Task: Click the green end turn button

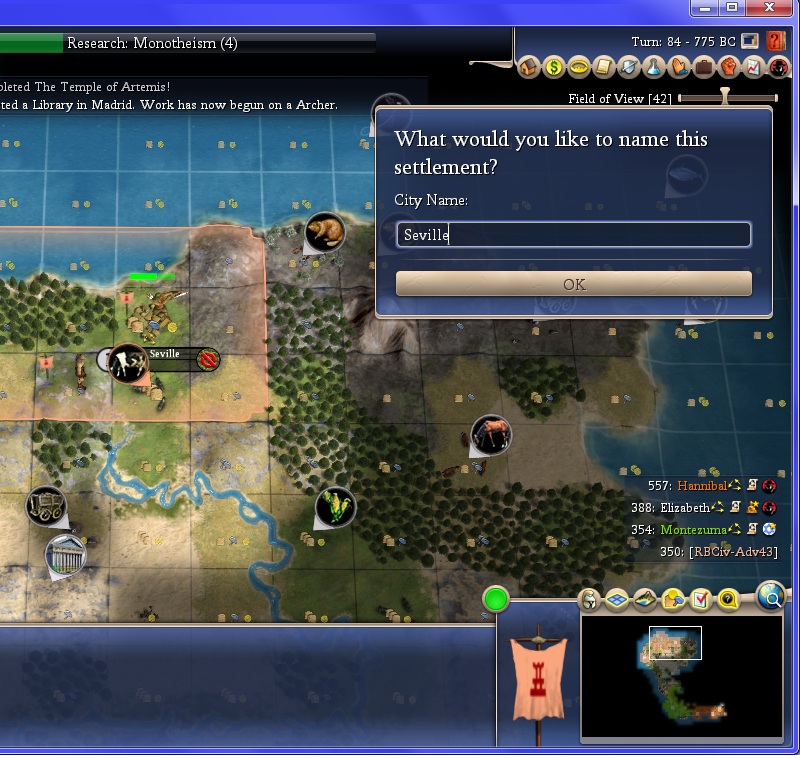Action: pyautogui.click(x=496, y=600)
